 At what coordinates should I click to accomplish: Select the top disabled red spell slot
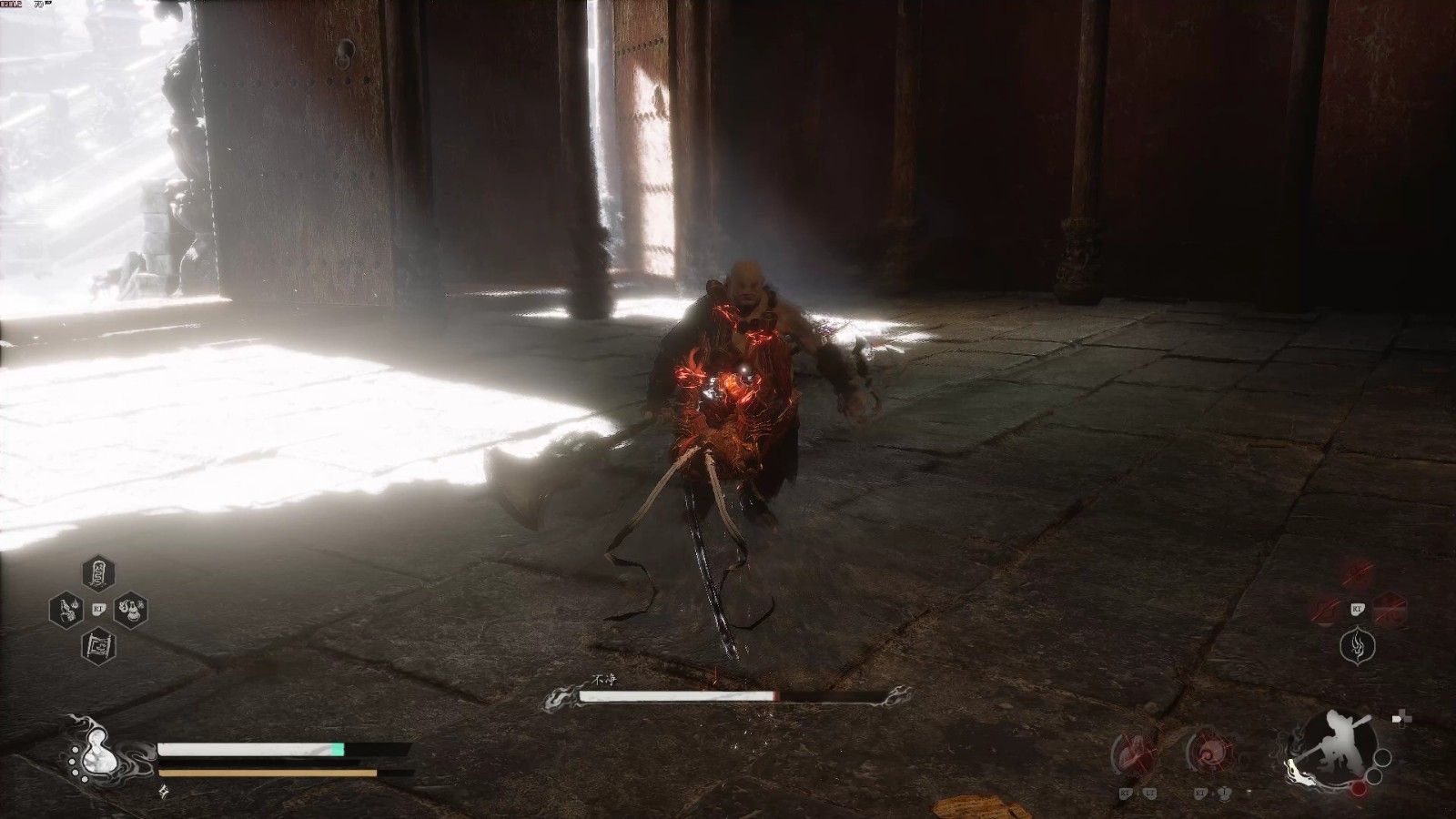(x=1358, y=573)
